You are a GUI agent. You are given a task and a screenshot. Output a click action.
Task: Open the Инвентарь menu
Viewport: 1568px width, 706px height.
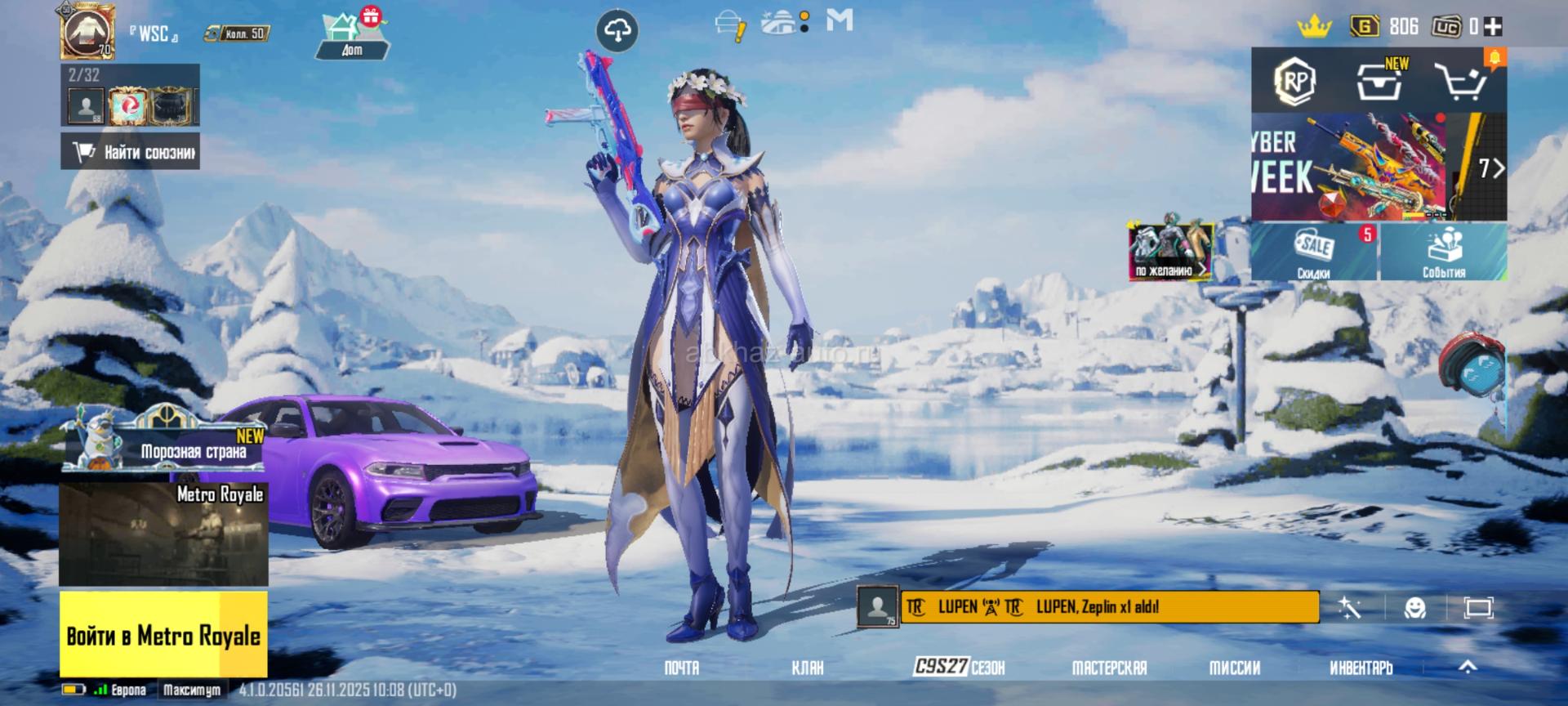click(1361, 668)
